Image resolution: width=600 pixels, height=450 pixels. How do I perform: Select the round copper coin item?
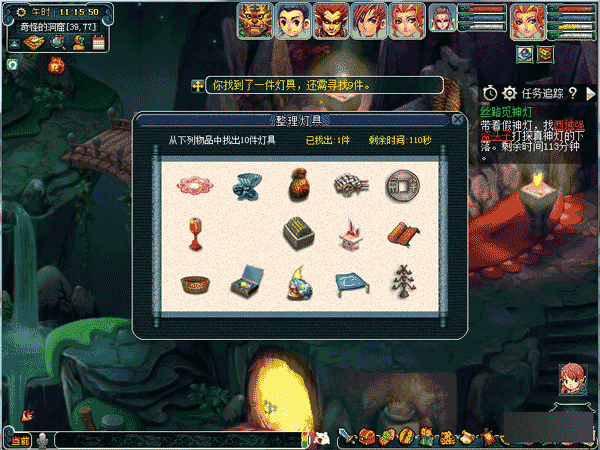coord(401,184)
